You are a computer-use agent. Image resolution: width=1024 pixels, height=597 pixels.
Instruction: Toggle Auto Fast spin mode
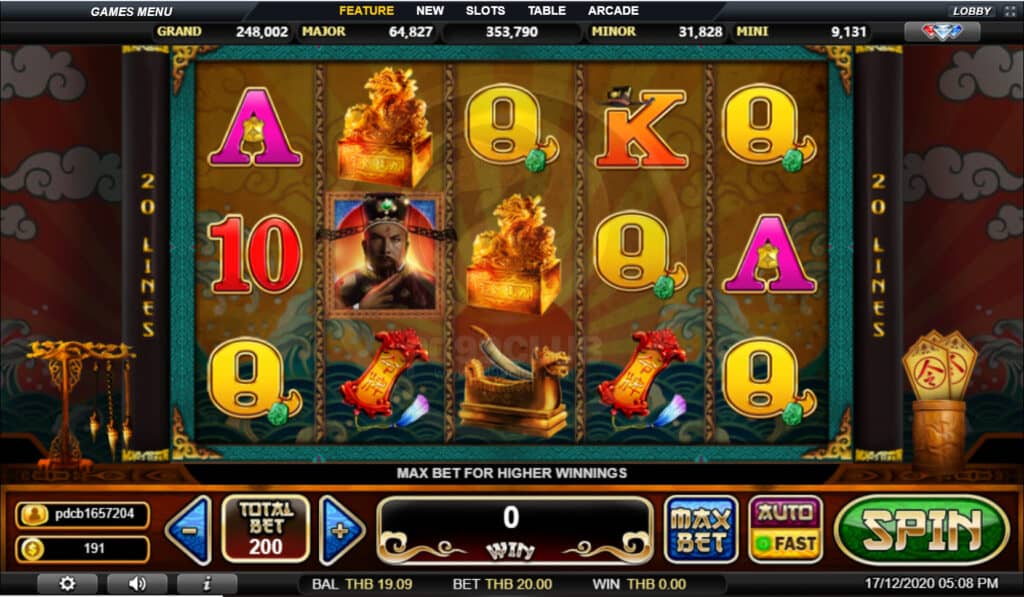coord(785,529)
